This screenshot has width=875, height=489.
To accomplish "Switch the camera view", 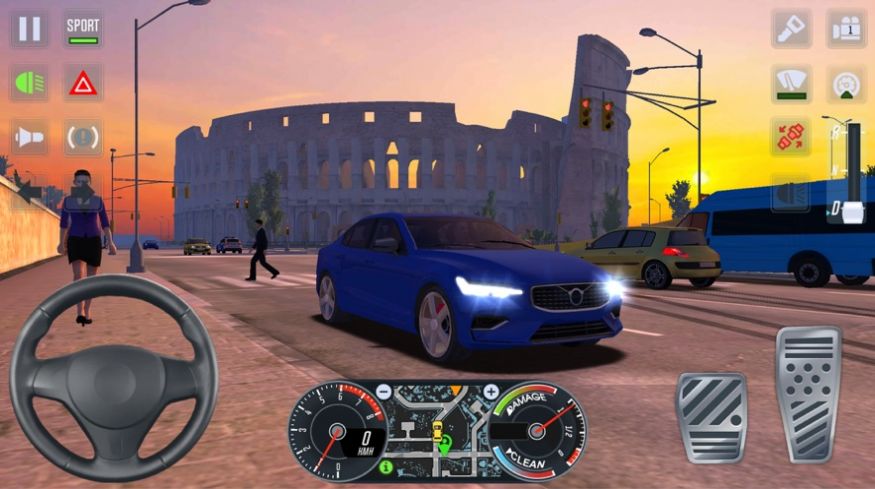I will (846, 28).
